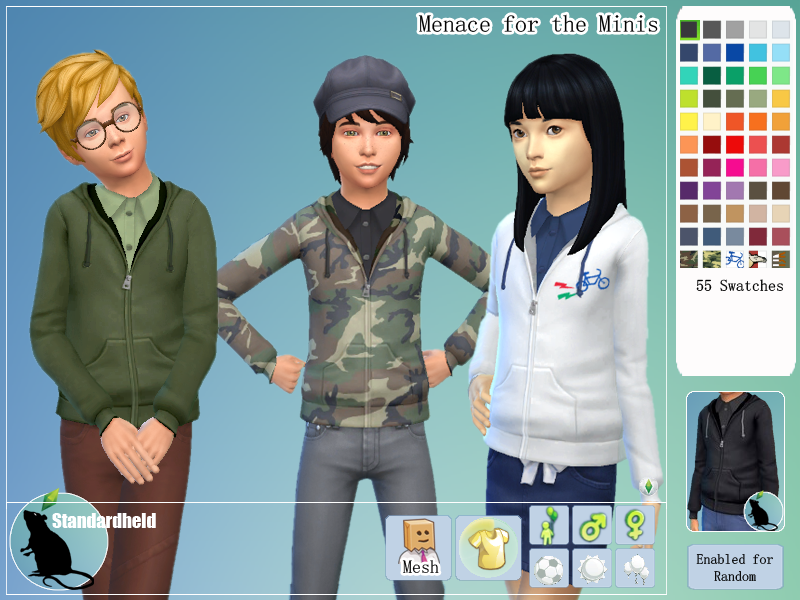Select the yellow t-shirt tops category icon

pos(487,547)
